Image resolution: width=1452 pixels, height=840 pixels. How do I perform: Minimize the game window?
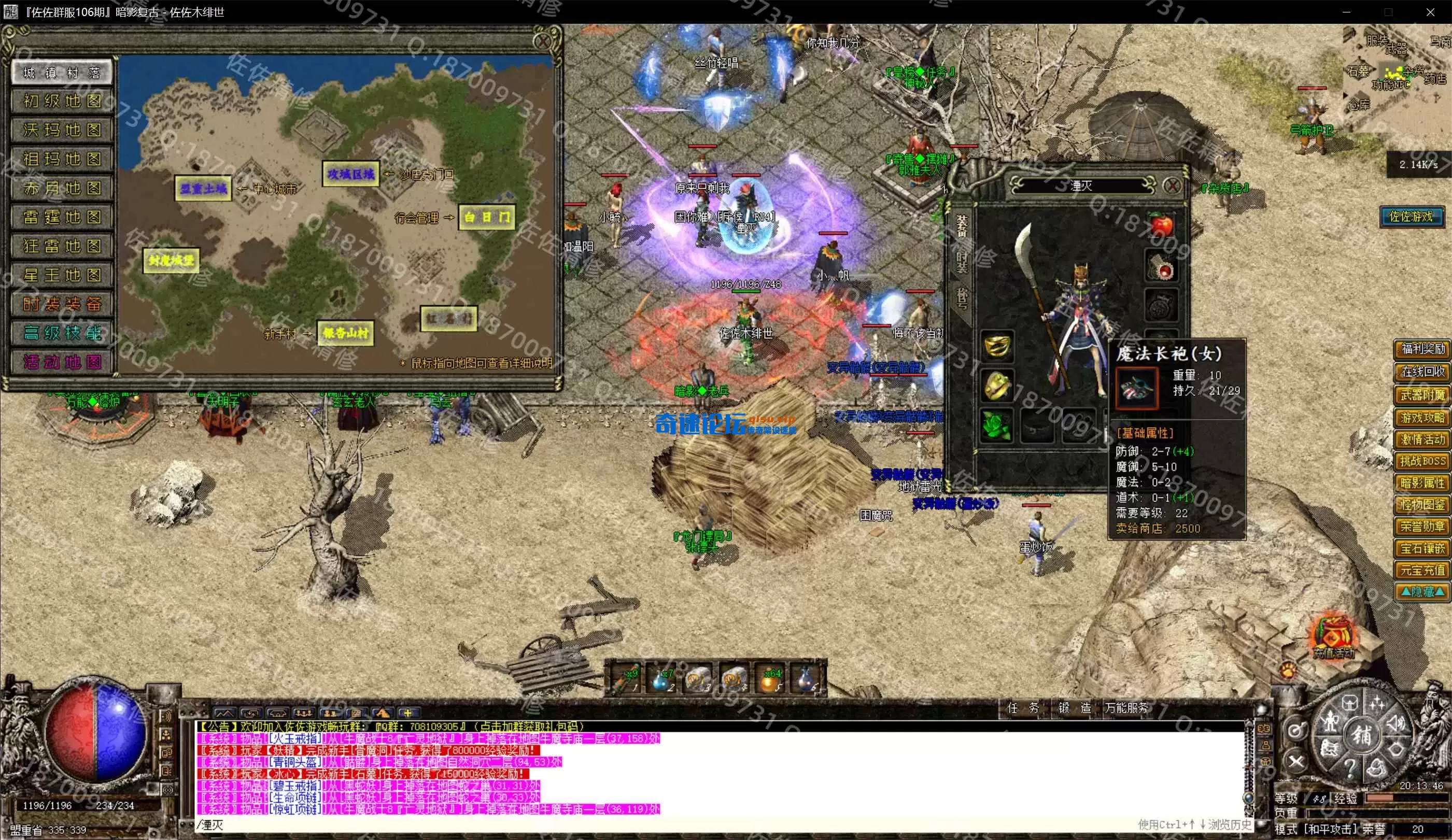pos(1347,12)
